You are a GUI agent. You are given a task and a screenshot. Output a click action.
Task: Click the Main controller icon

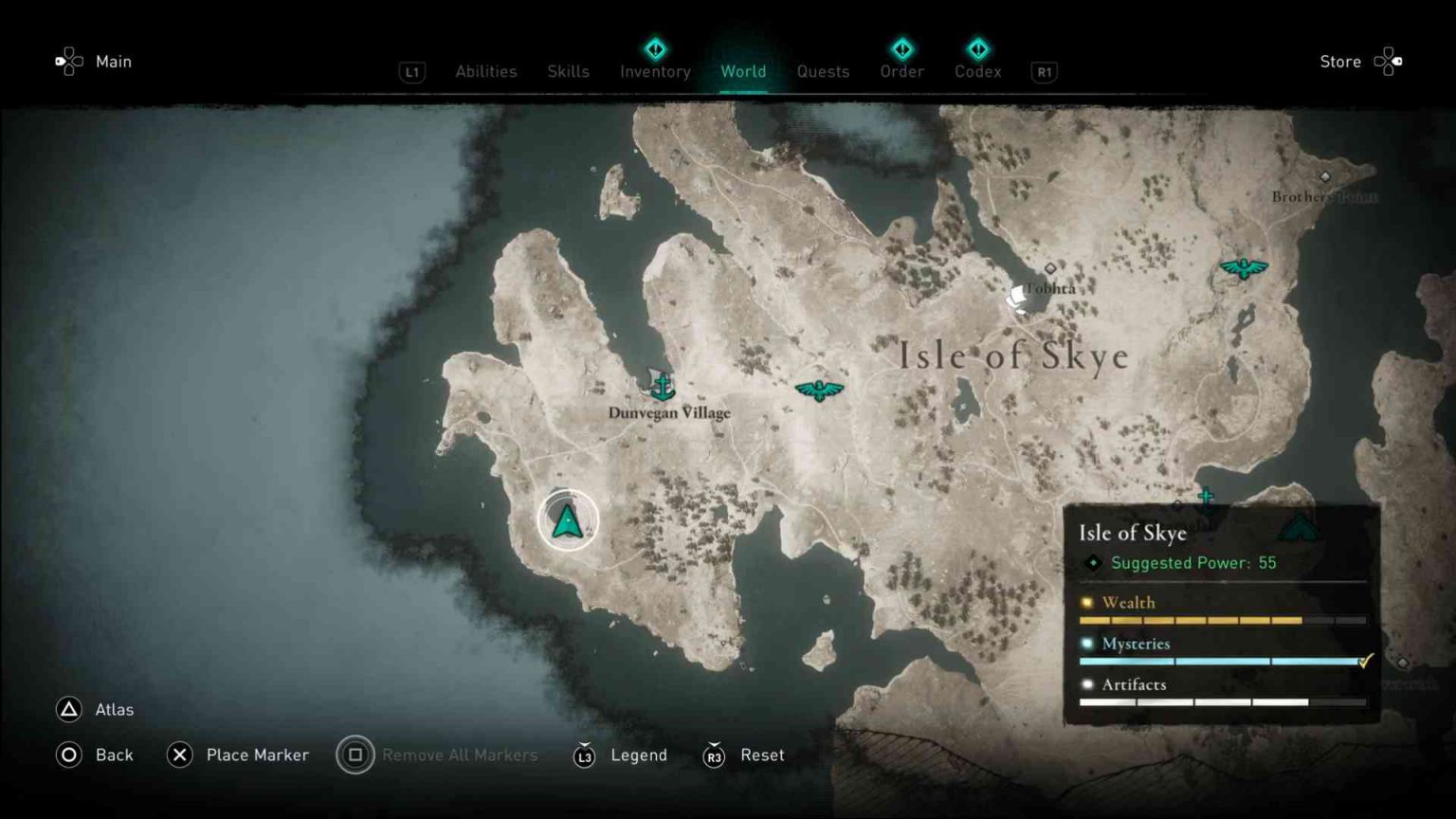(67, 61)
